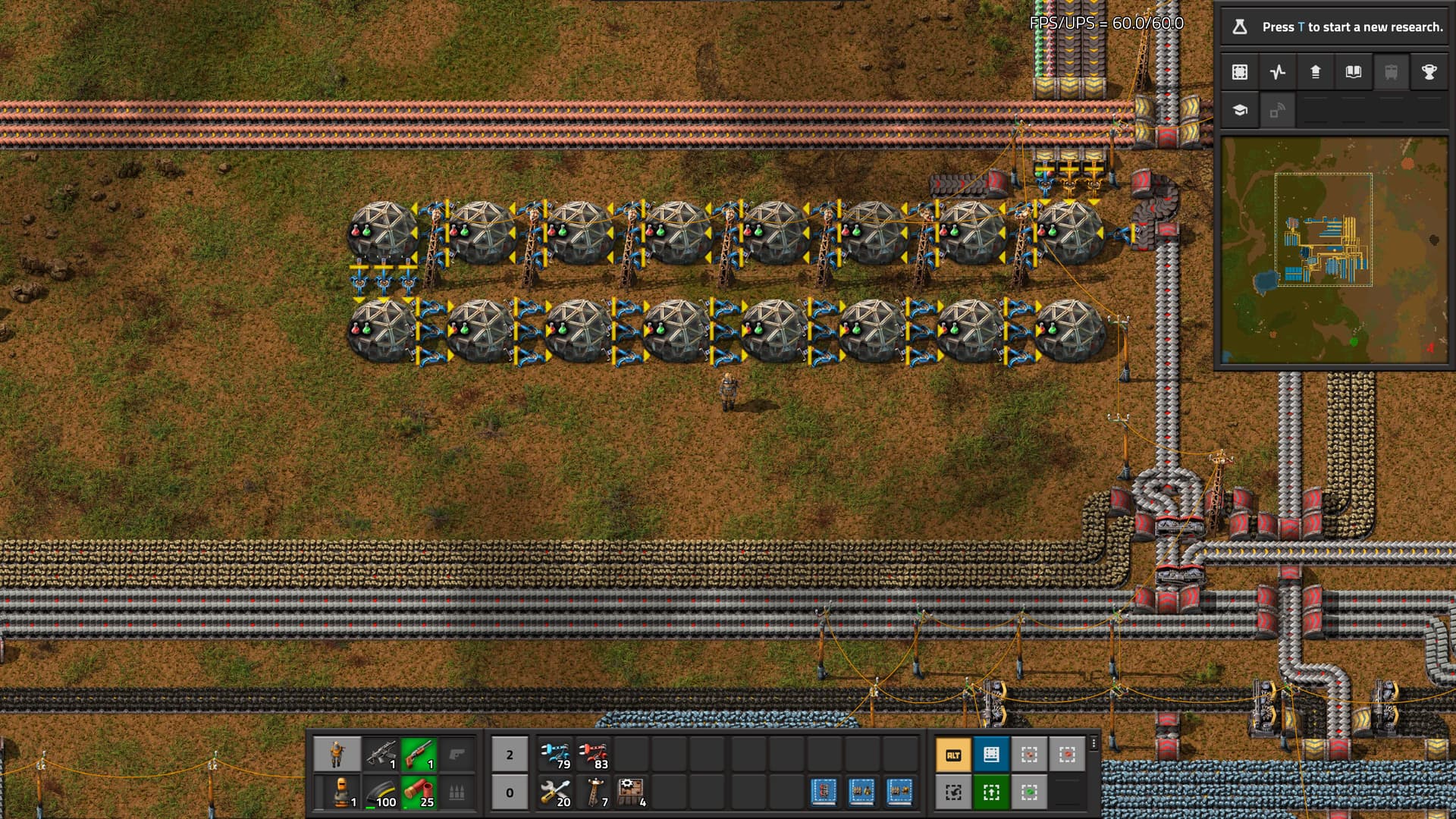Open the Factoriopedia open-book icon
Image resolution: width=1456 pixels, height=819 pixels.
point(1354,72)
